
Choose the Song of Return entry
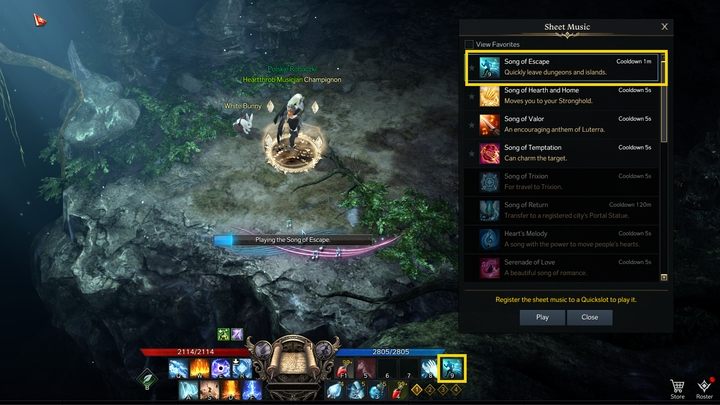coord(566,212)
